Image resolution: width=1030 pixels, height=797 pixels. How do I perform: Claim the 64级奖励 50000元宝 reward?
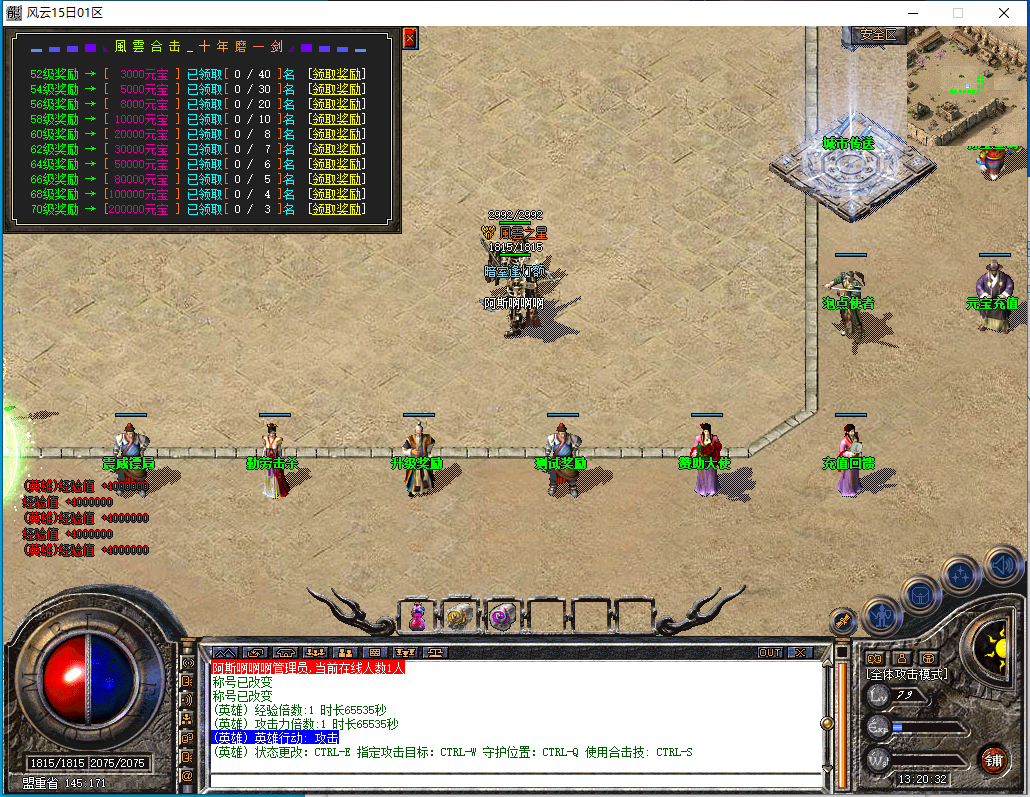(336, 164)
